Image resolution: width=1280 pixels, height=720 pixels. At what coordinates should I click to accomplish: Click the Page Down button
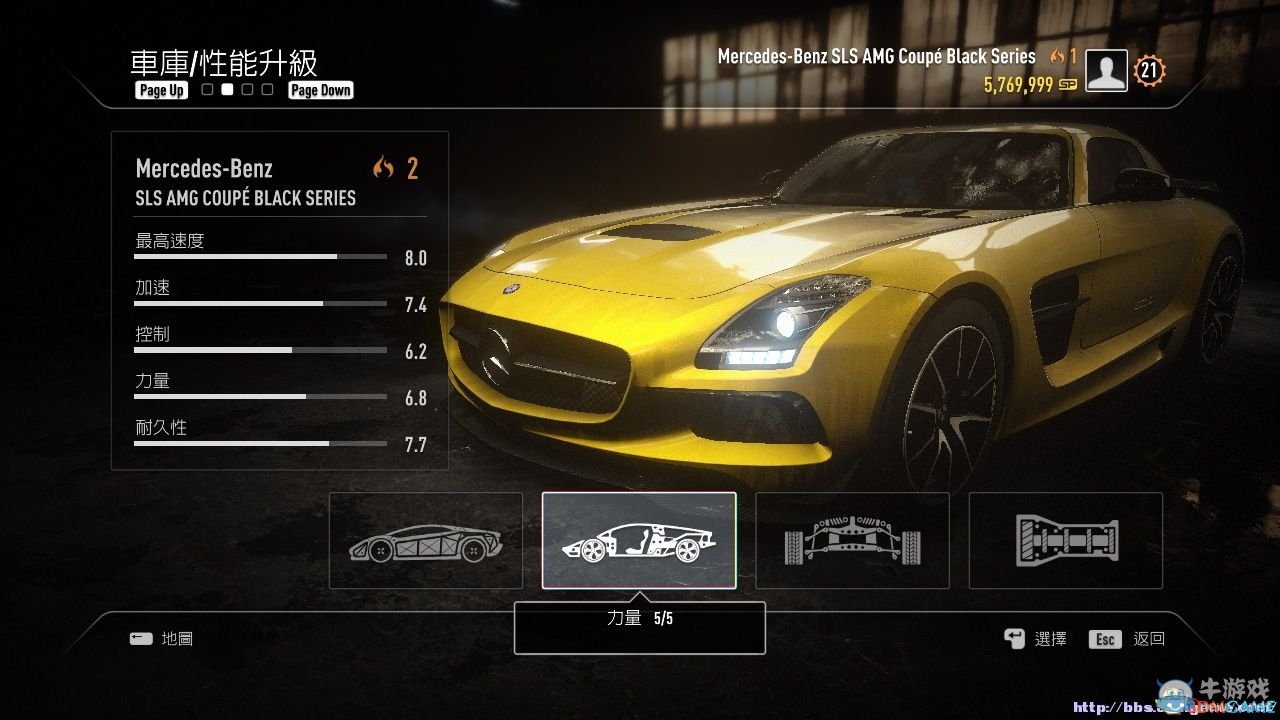(321, 90)
